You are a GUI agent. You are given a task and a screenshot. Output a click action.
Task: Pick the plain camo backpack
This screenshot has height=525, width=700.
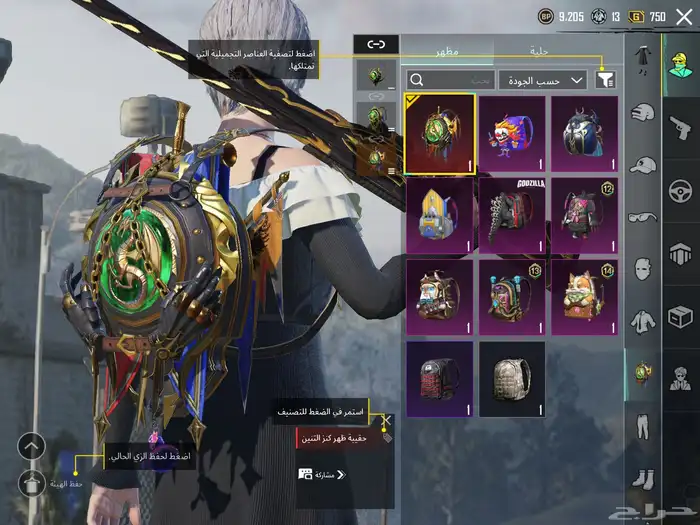512,380
